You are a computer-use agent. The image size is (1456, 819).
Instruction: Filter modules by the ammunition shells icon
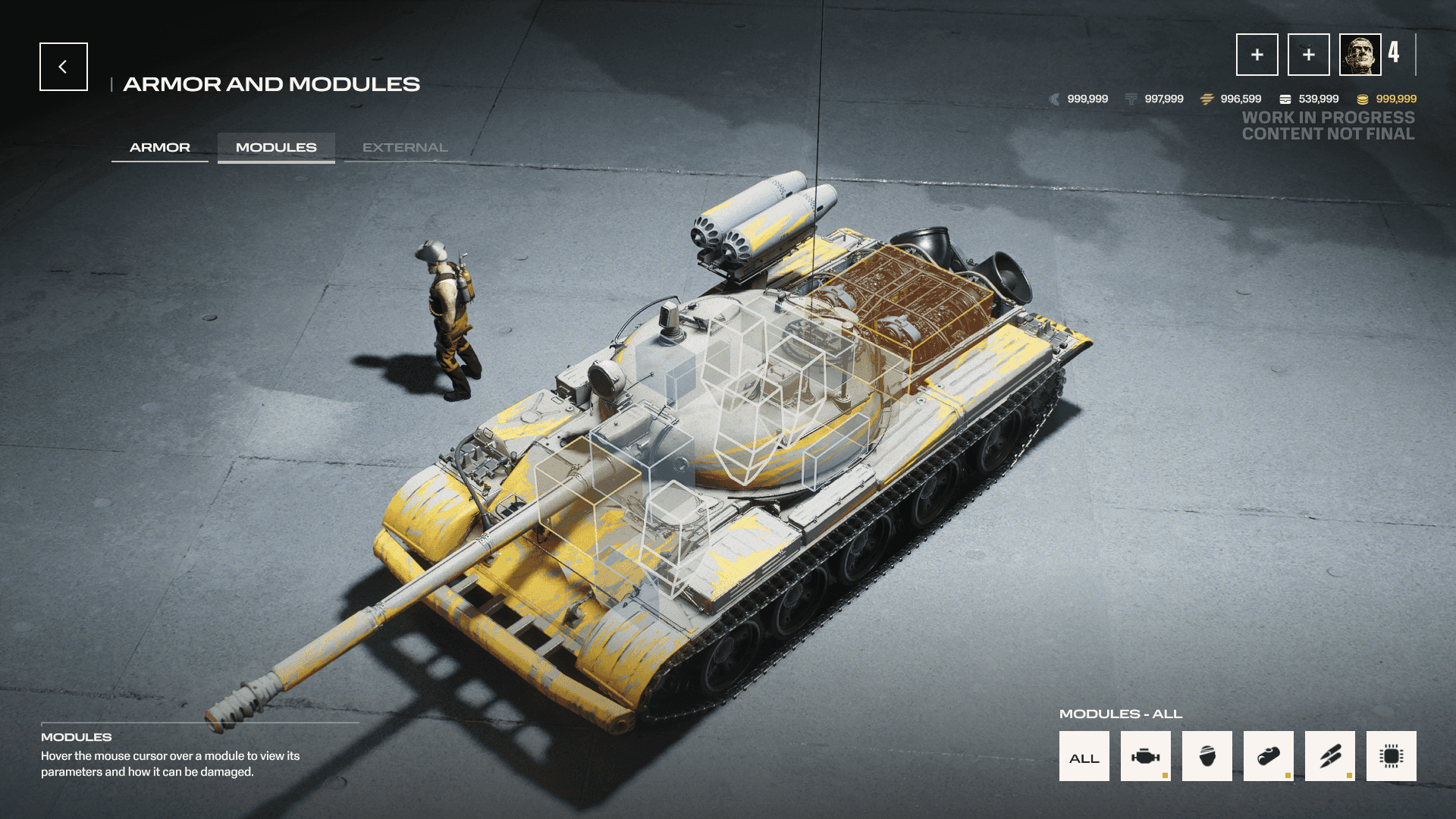pyautogui.click(x=1329, y=756)
